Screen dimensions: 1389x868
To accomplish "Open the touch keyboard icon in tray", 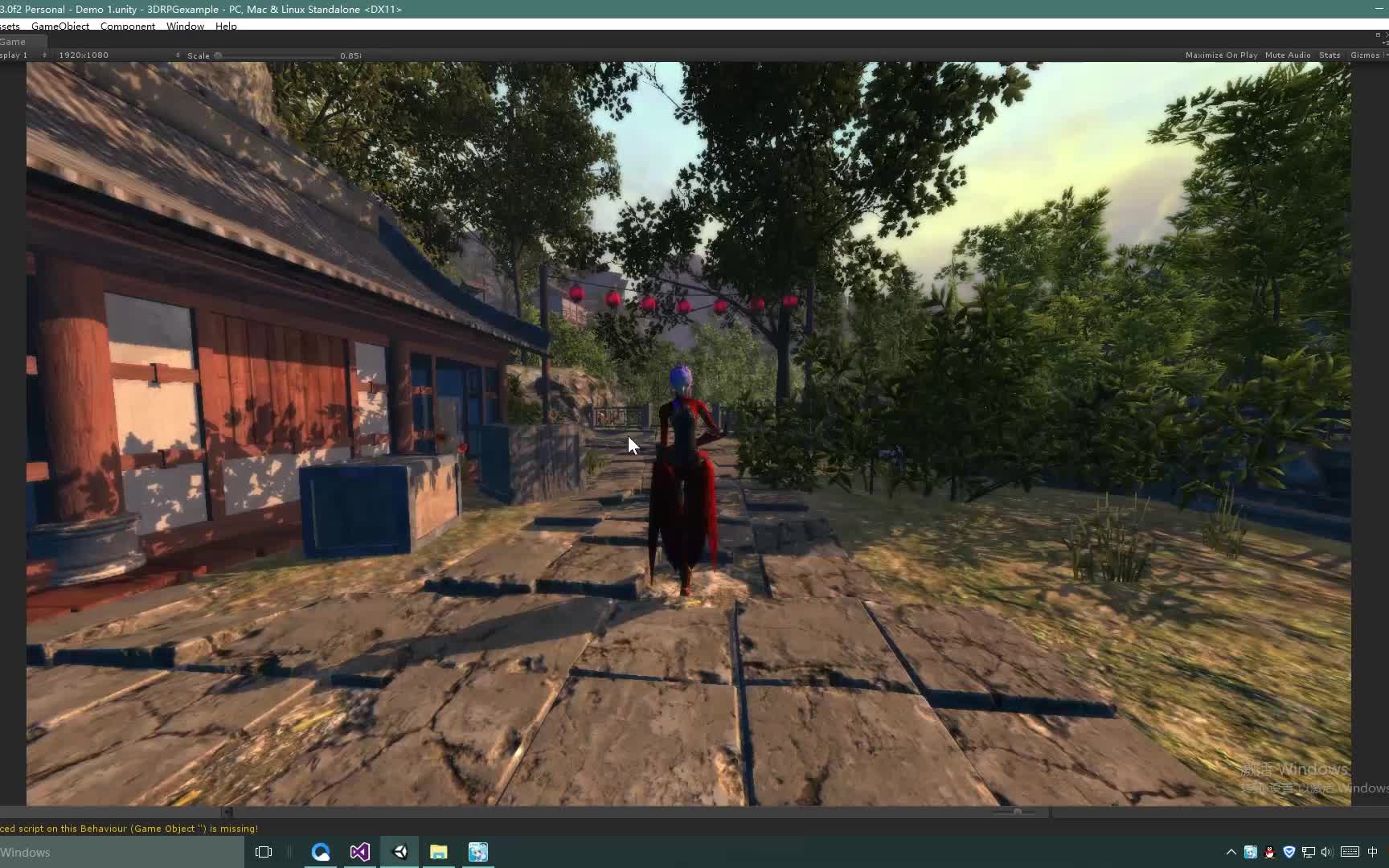I will tap(1350, 852).
